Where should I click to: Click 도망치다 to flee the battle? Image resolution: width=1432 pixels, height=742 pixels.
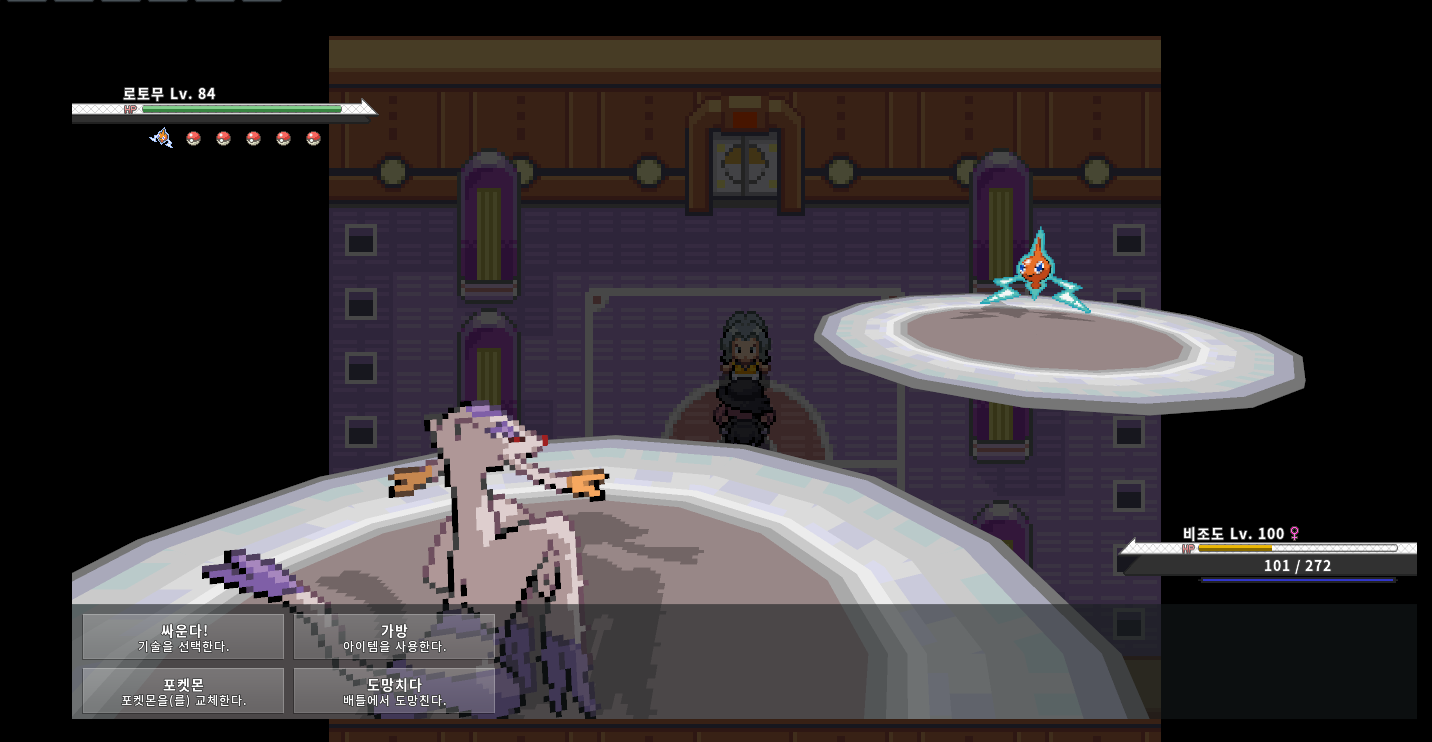coord(394,691)
